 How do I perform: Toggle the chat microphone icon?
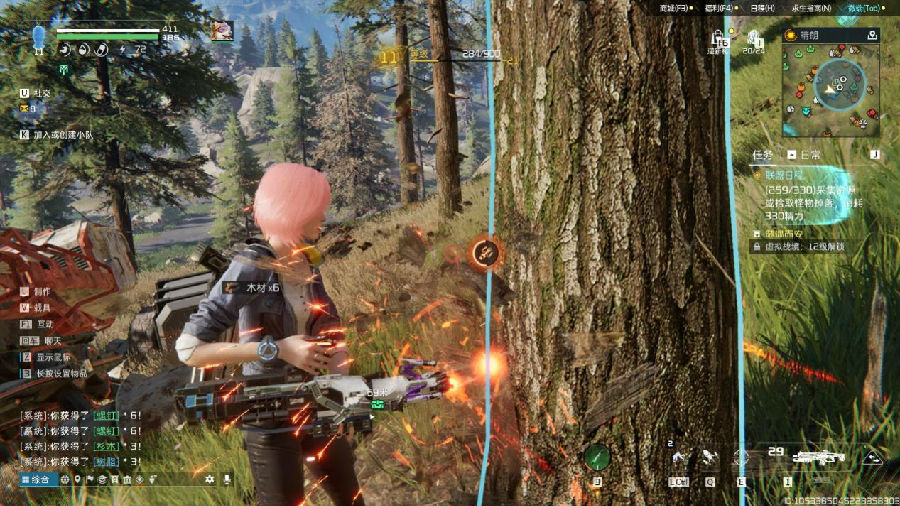coord(227,480)
